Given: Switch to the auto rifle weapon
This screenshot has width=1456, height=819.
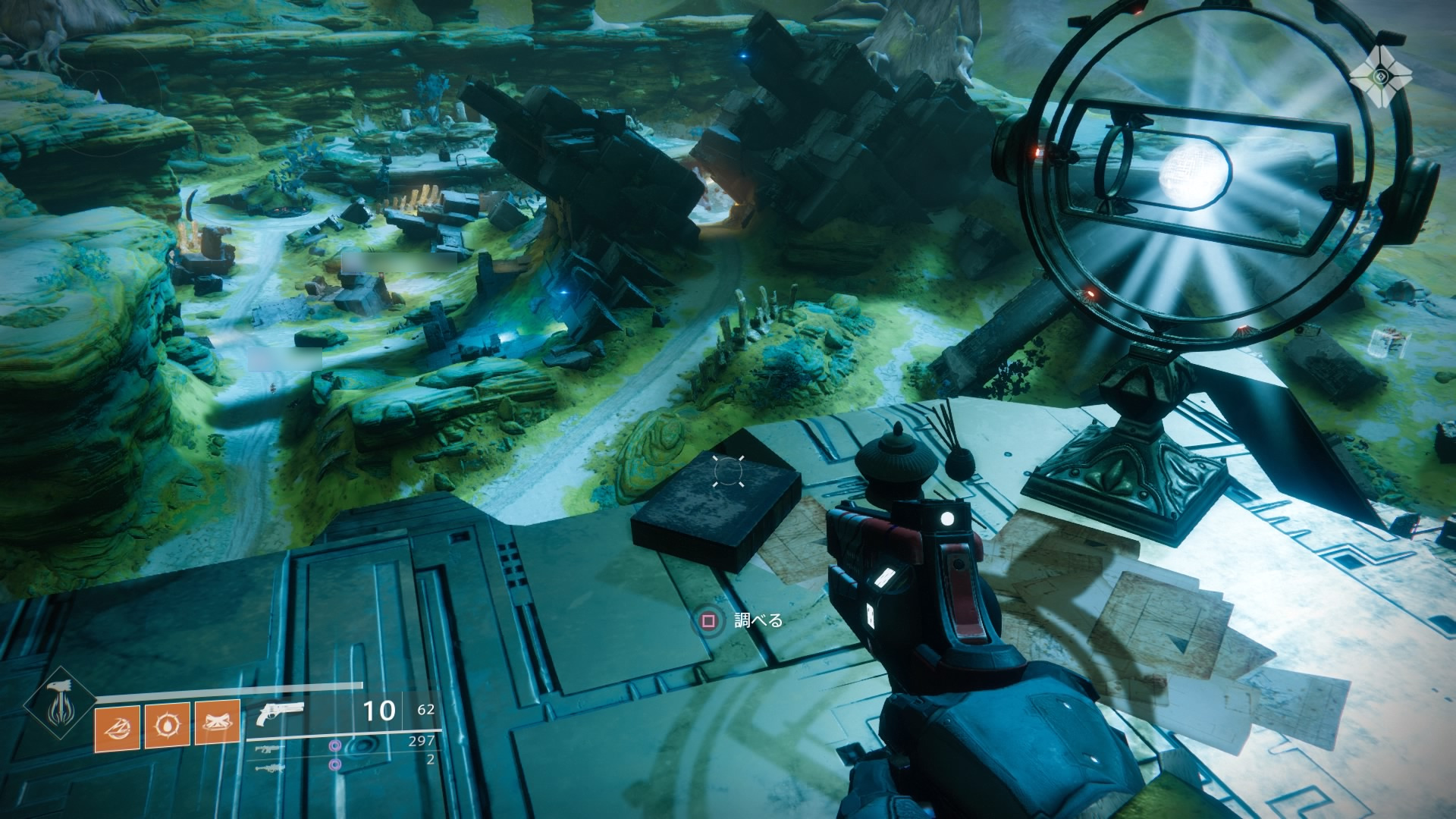Looking at the screenshot, I should tap(271, 749).
